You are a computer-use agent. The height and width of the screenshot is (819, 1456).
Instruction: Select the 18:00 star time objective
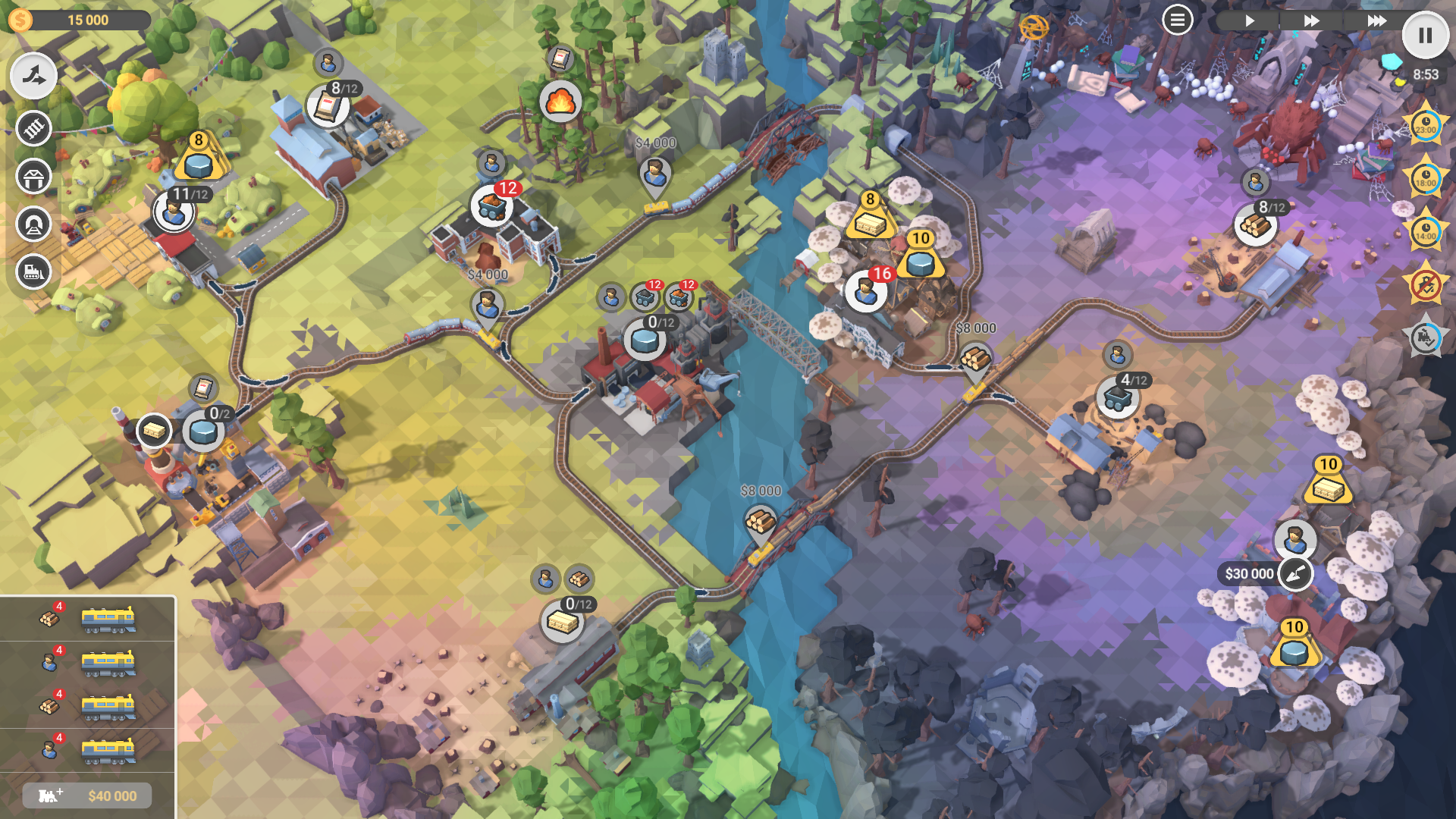tap(1426, 178)
